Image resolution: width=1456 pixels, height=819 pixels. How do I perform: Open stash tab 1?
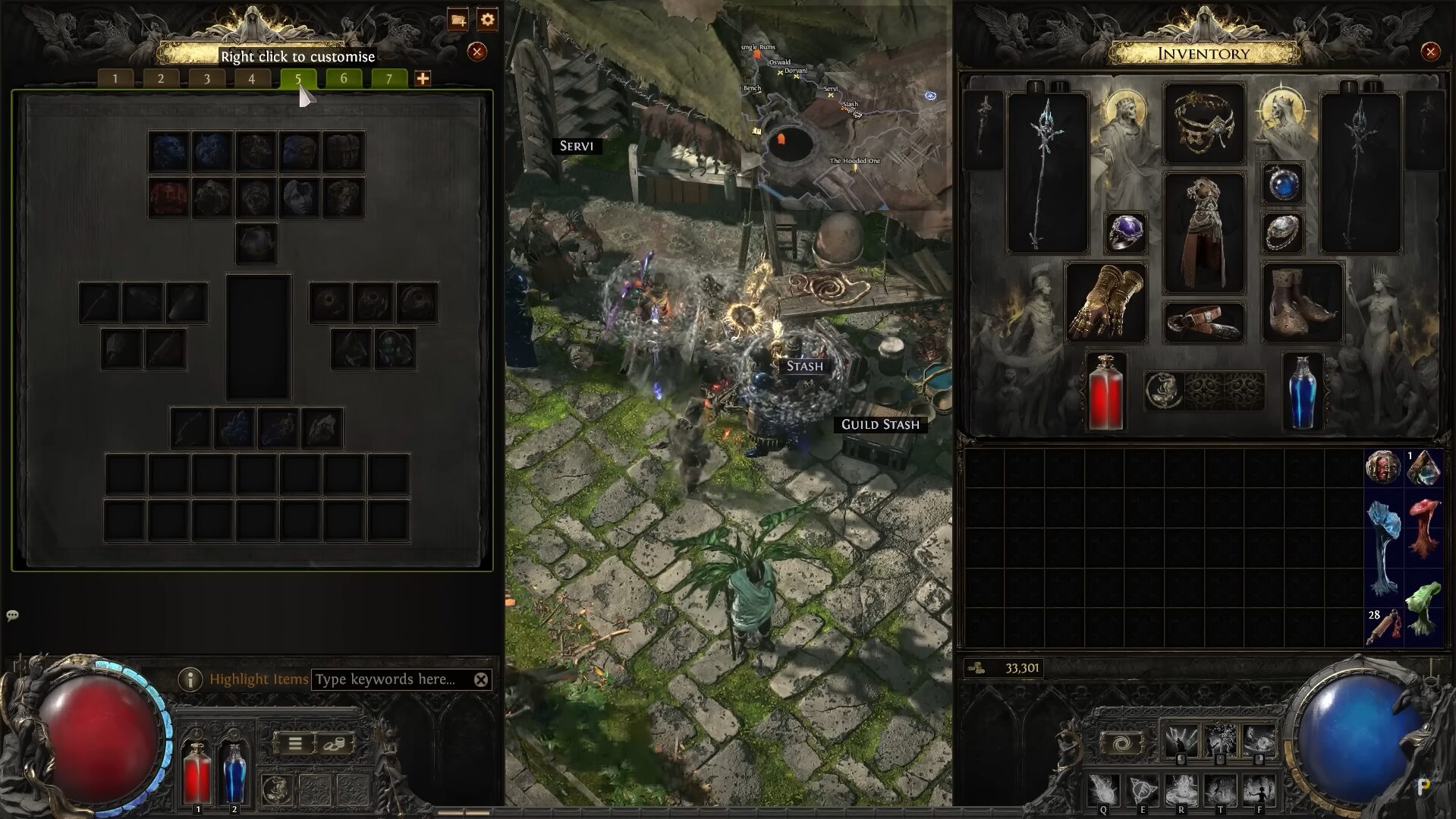tap(115, 77)
